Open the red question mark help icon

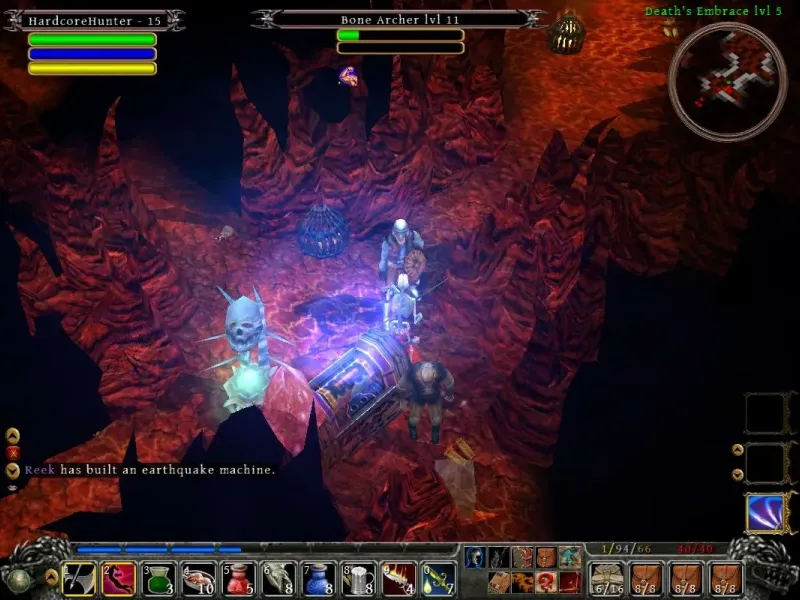[x=546, y=581]
